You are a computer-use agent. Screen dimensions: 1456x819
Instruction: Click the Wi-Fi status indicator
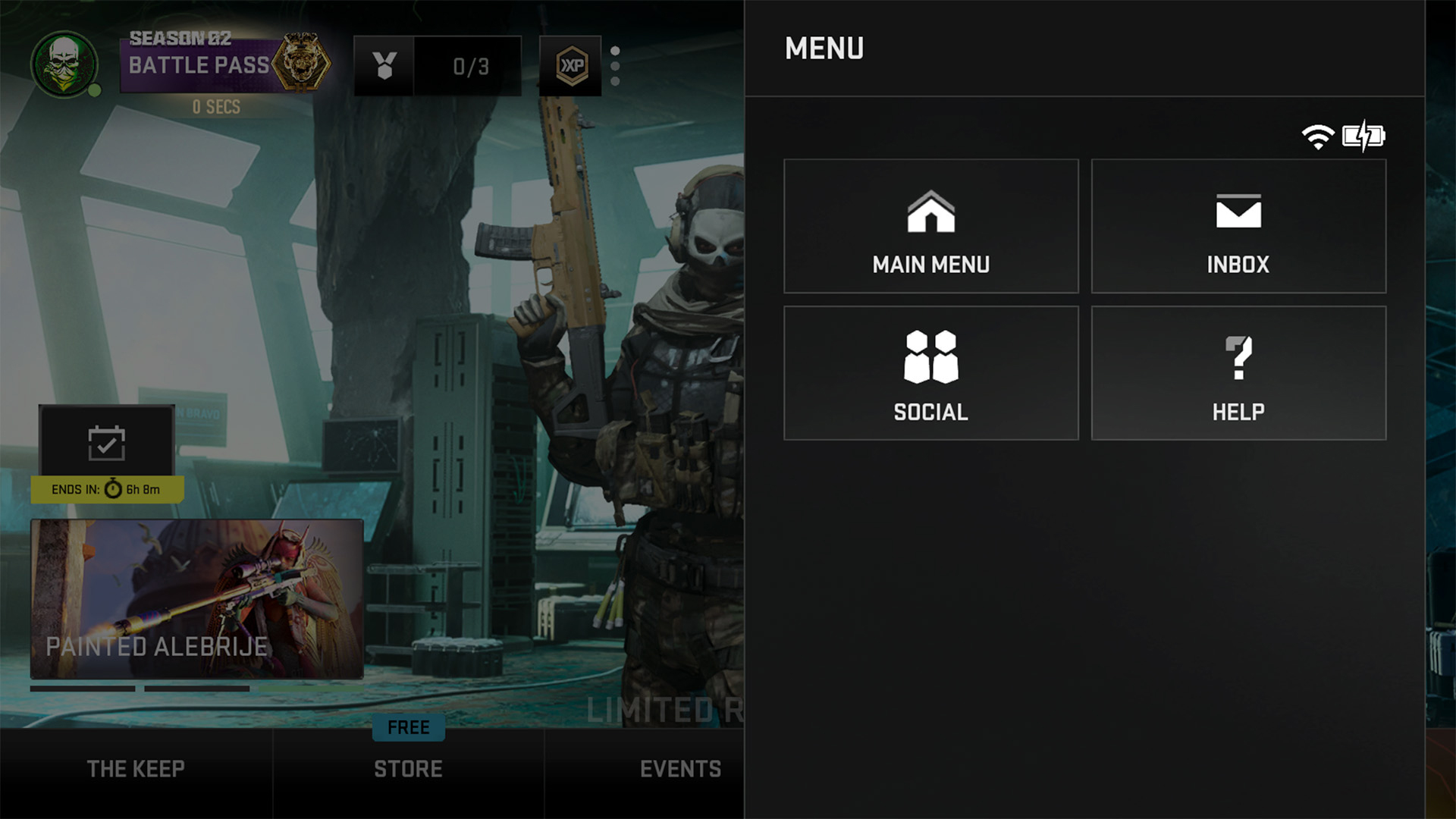[1319, 136]
